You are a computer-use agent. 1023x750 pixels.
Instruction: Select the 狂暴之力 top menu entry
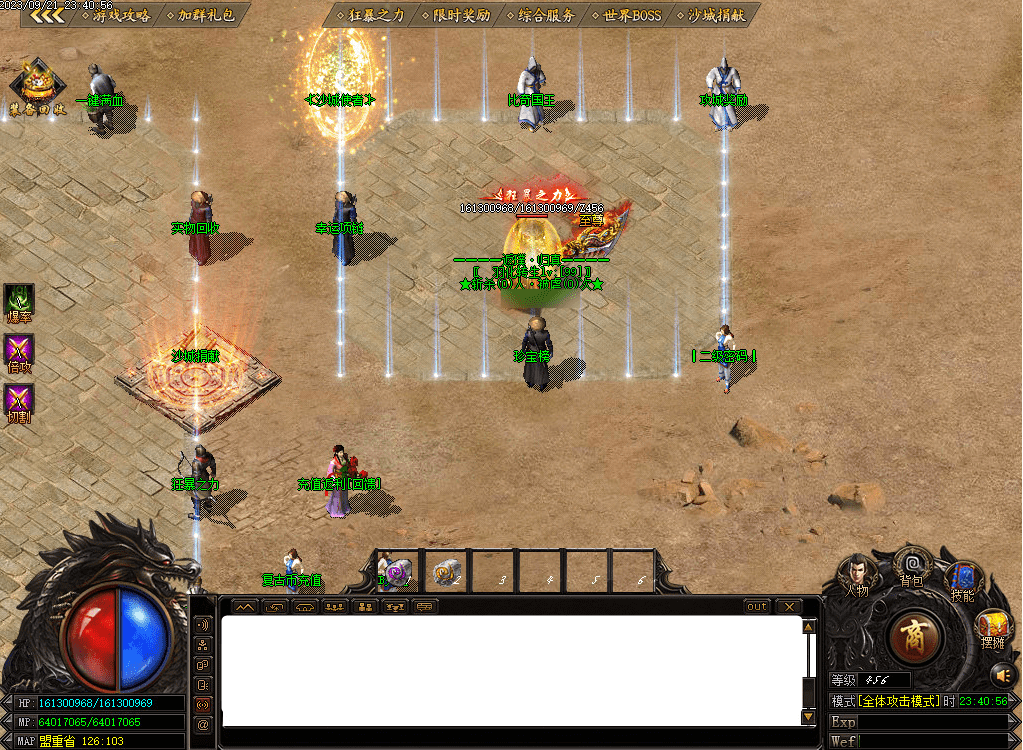pos(369,16)
